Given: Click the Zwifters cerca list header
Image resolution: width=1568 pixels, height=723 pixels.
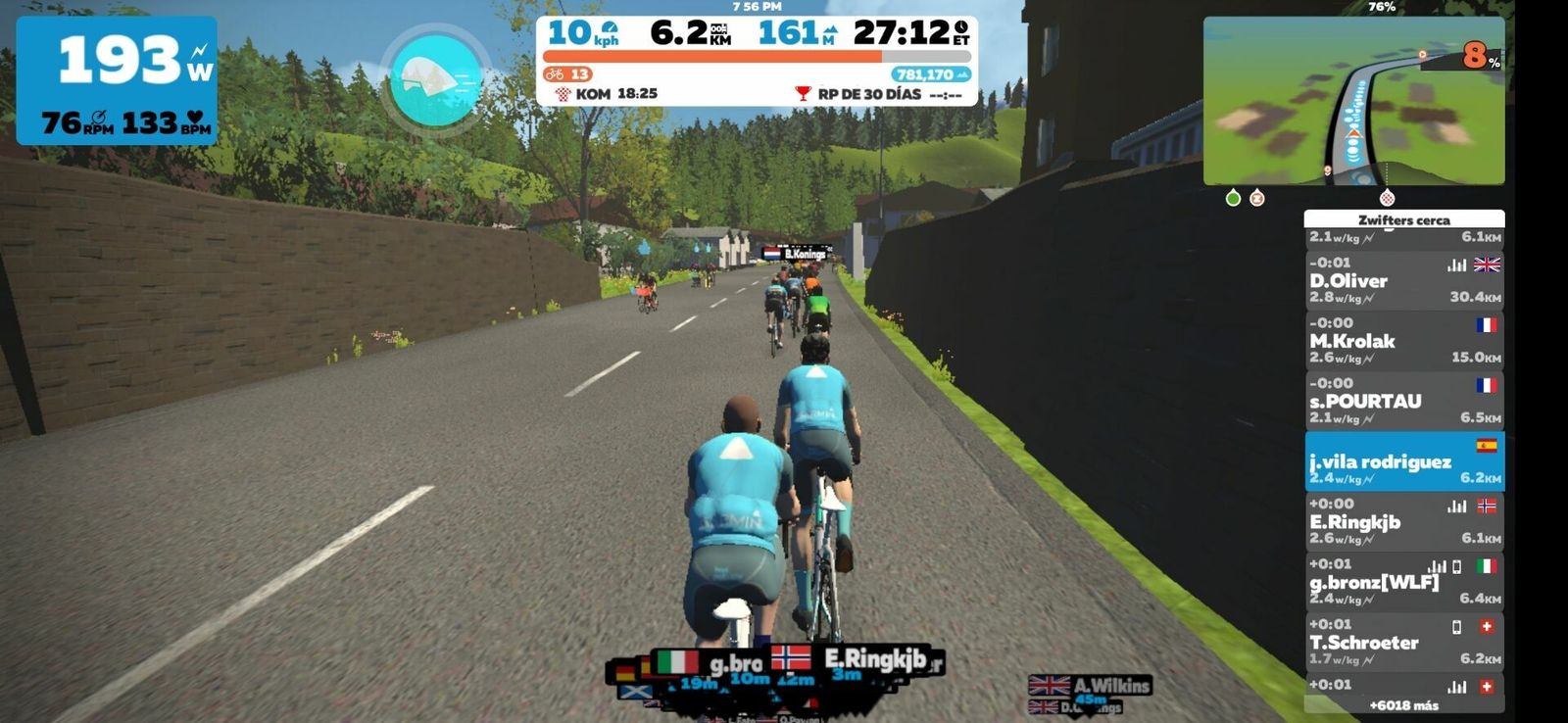Looking at the screenshot, I should 1403,219.
